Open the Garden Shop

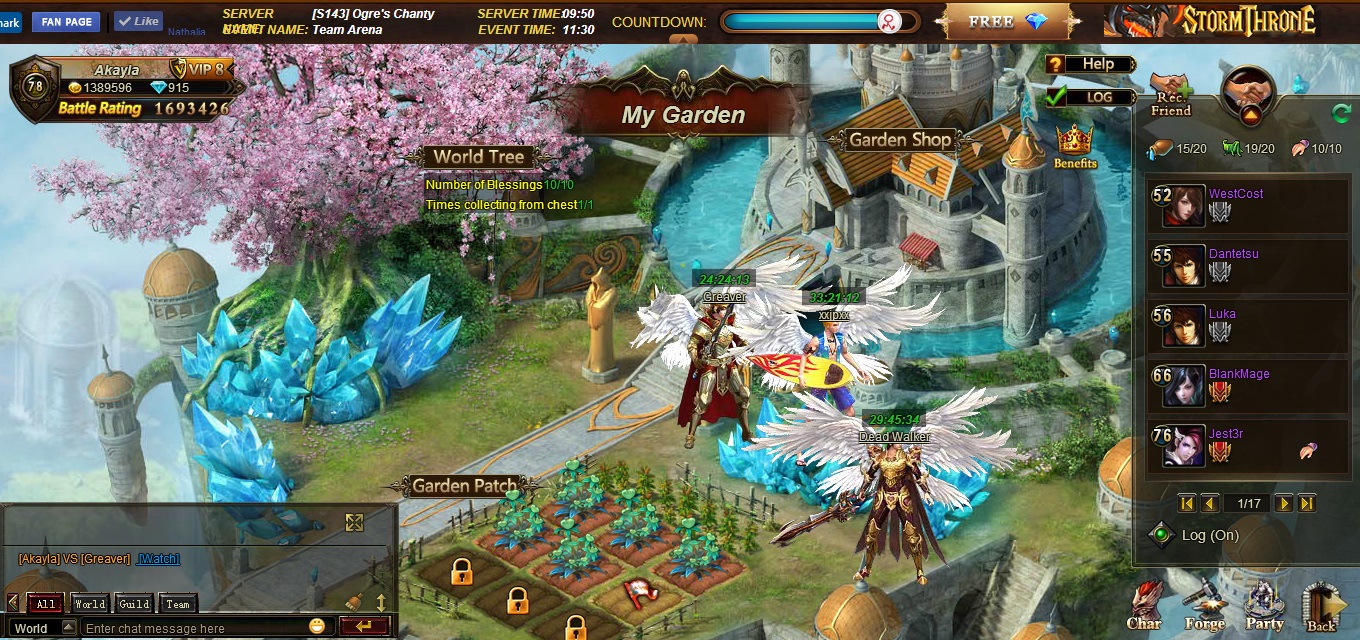pyautogui.click(x=899, y=141)
